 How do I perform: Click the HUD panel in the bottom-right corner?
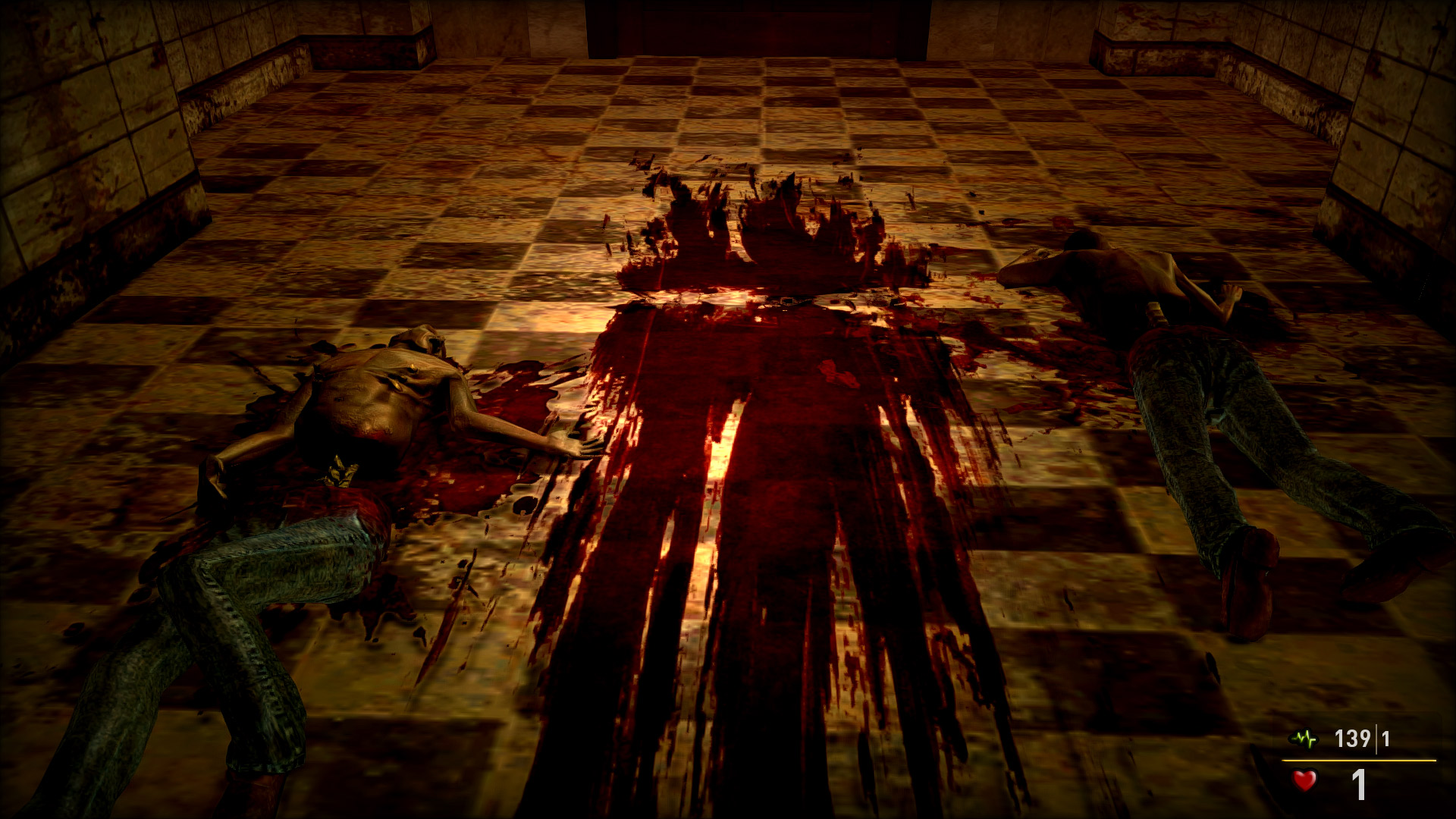coord(1357,762)
